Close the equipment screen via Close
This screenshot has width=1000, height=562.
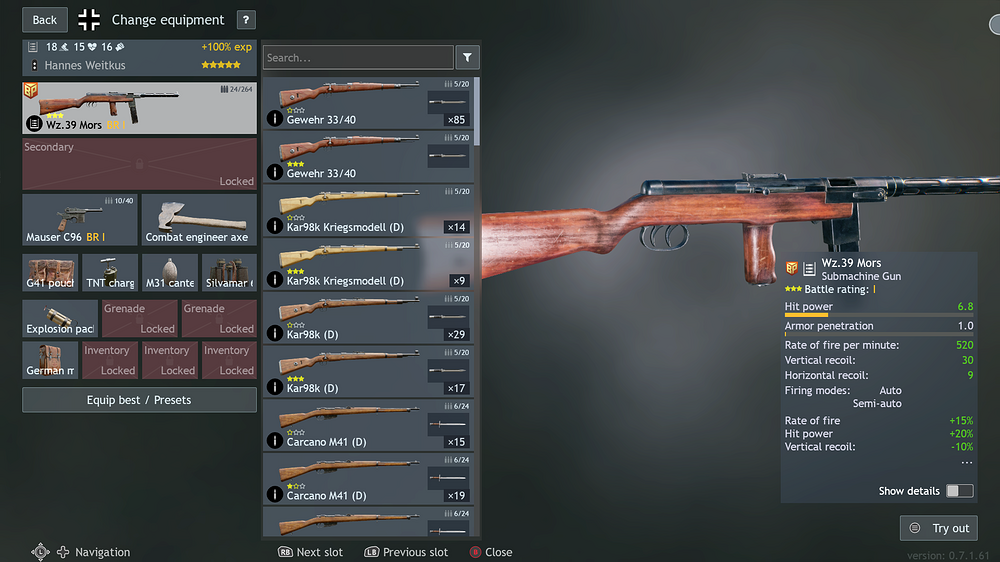point(491,552)
